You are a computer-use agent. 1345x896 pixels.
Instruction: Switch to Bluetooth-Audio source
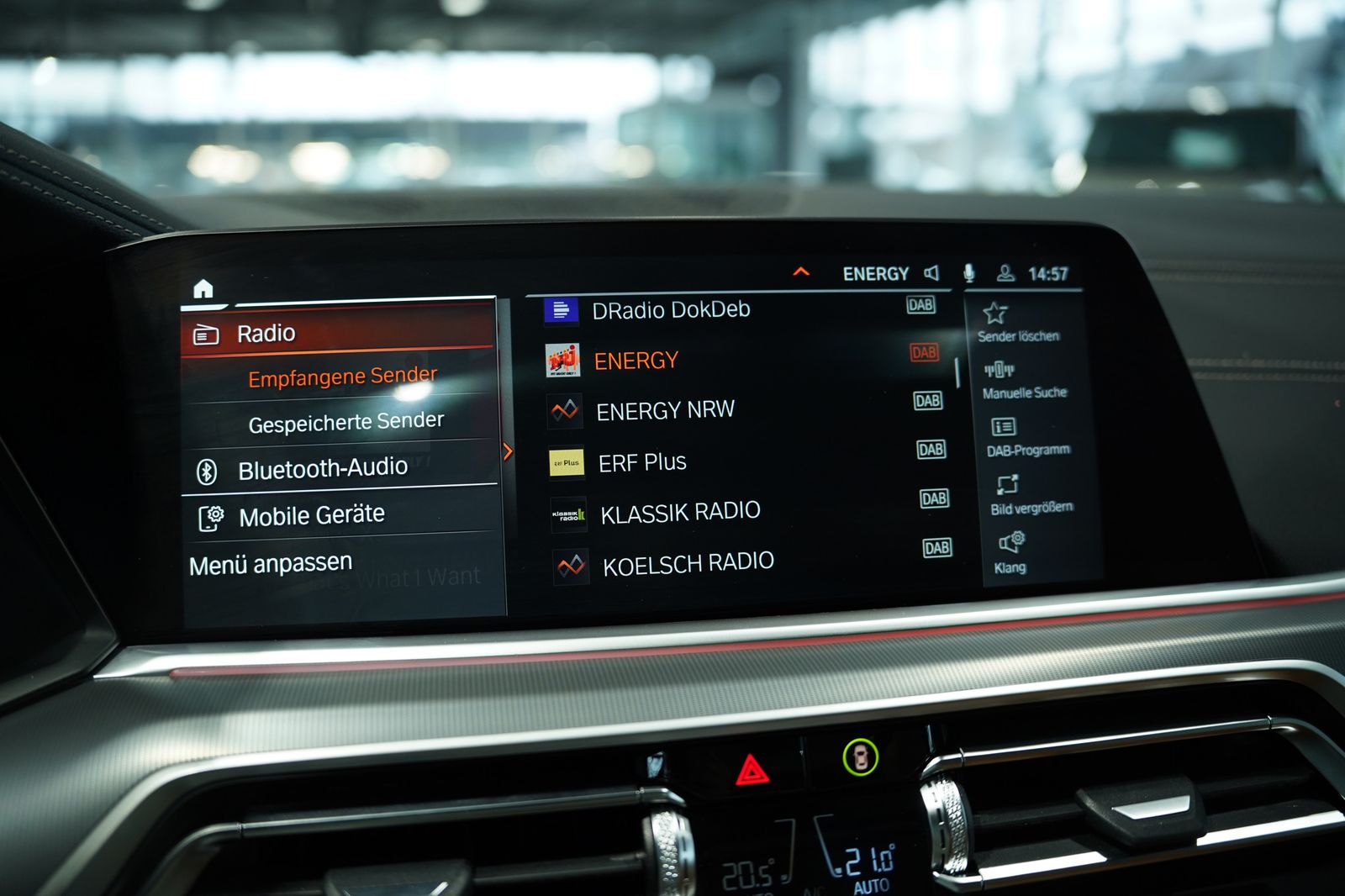(323, 469)
